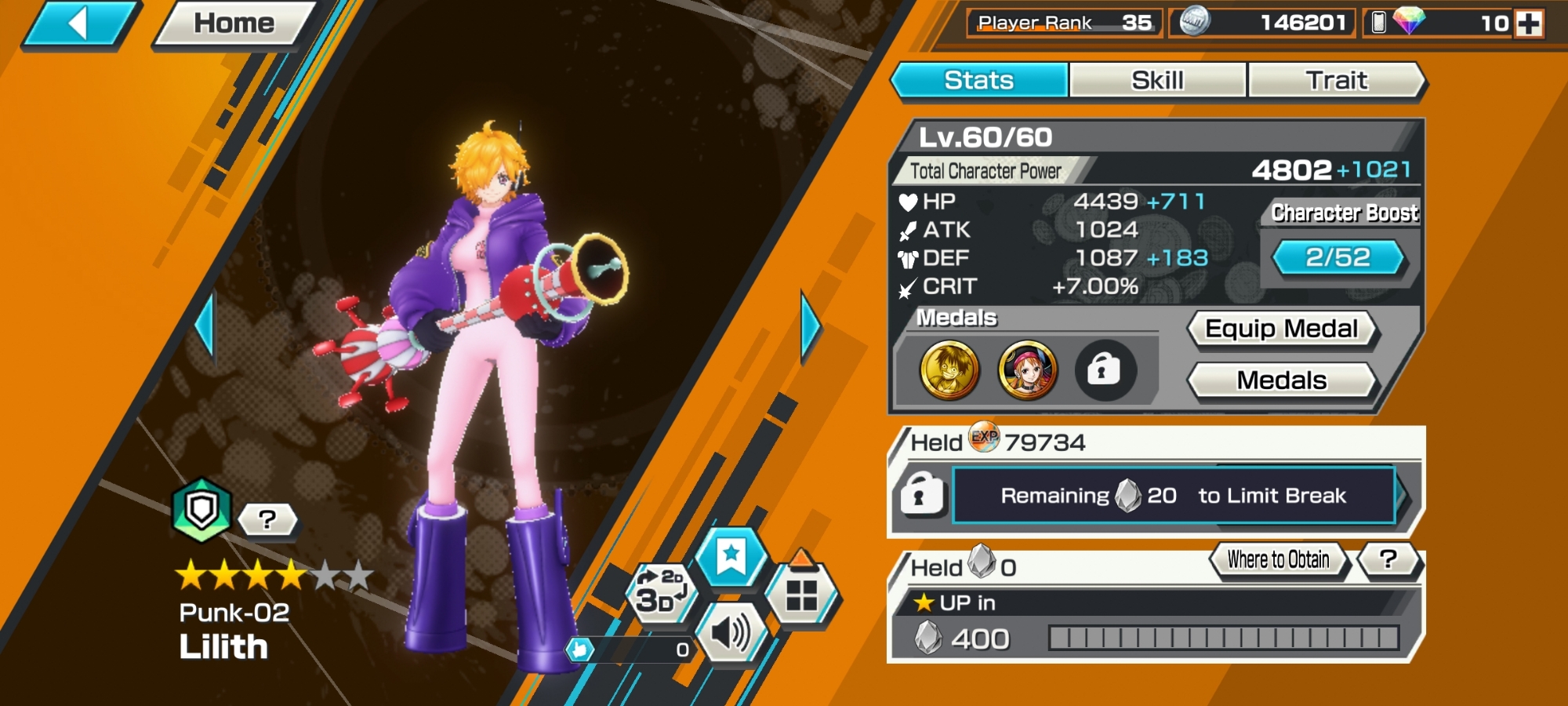1568x706 pixels.
Task: Switch to the Skill tab
Action: [x=1157, y=80]
